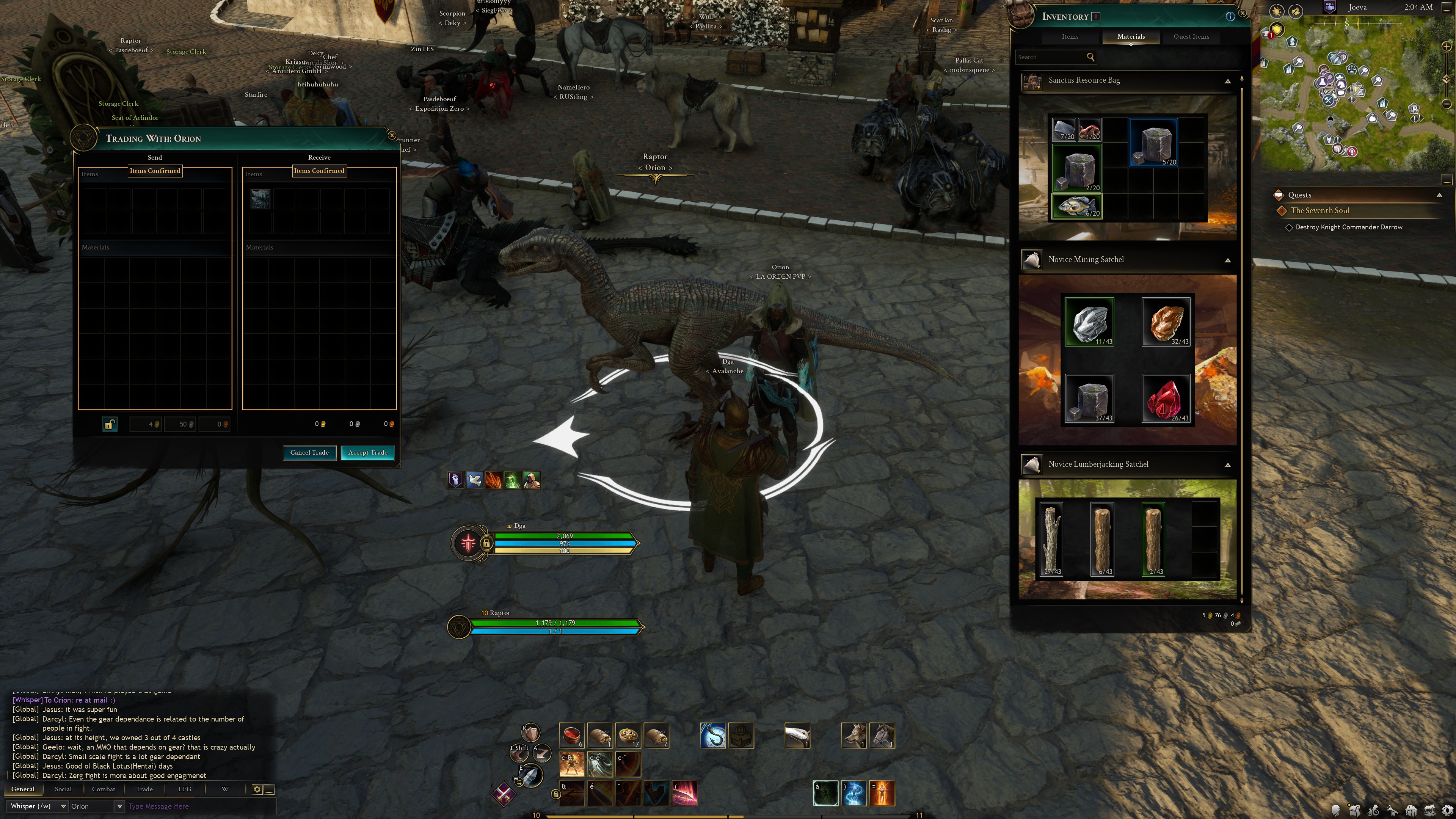Switch to the Combat chat tab
Screen dimensions: 1456x819
coord(104,789)
